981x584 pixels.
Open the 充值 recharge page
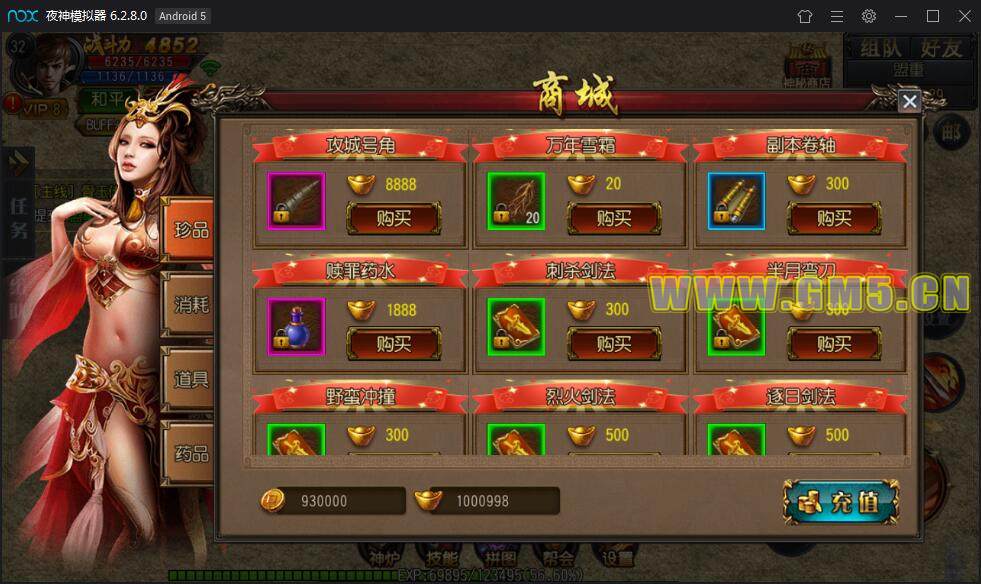(x=840, y=501)
